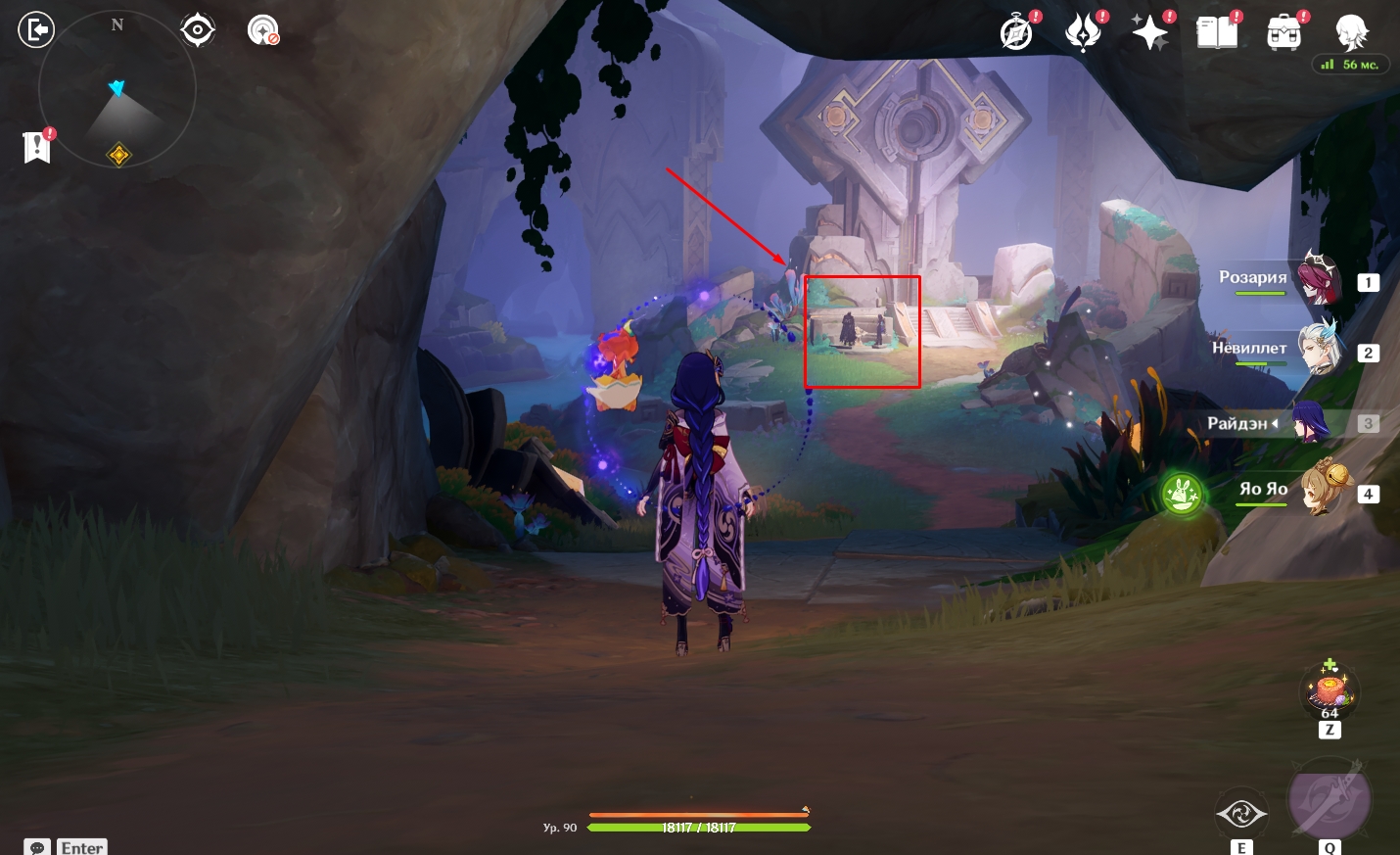This screenshot has width=1400, height=855.
Task: Open the compass adventure handbook icon
Action: (1017, 32)
